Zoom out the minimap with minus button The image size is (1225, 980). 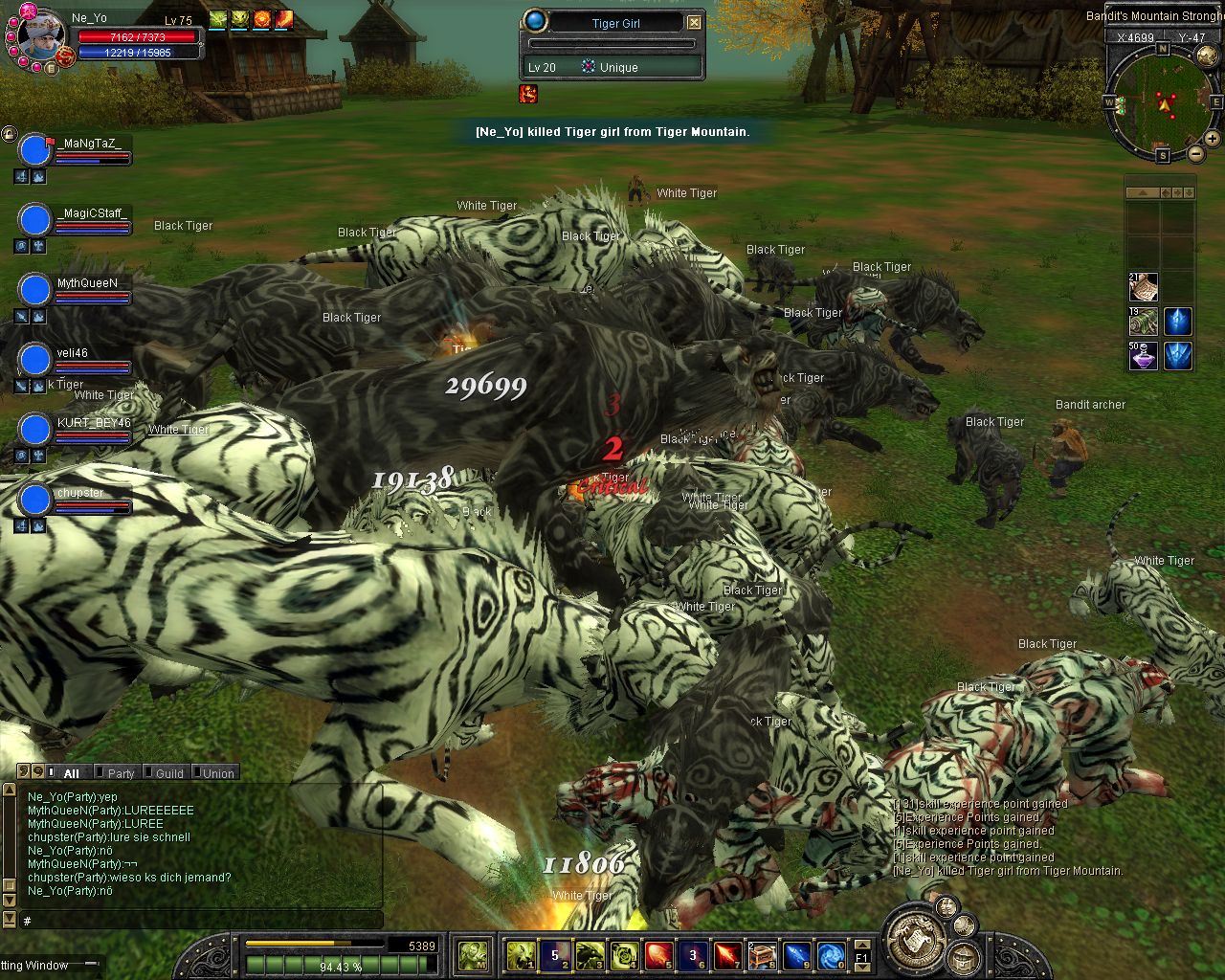click(x=1196, y=153)
